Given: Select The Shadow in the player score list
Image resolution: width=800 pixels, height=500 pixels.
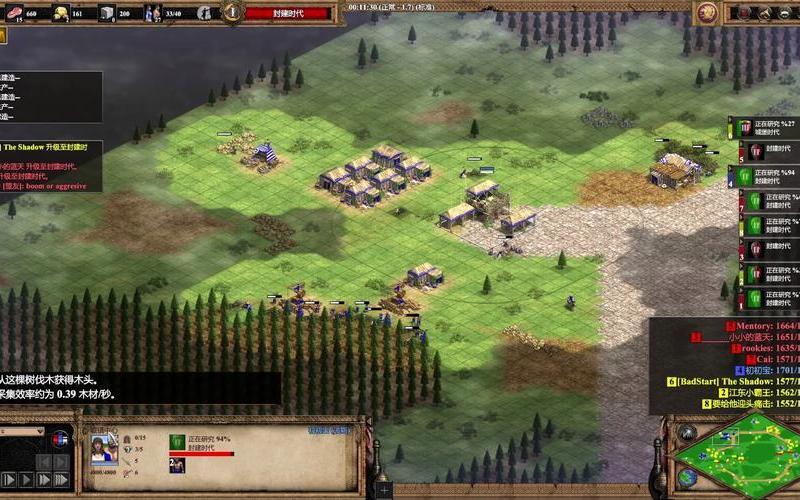Looking at the screenshot, I should pyautogui.click(x=740, y=381).
